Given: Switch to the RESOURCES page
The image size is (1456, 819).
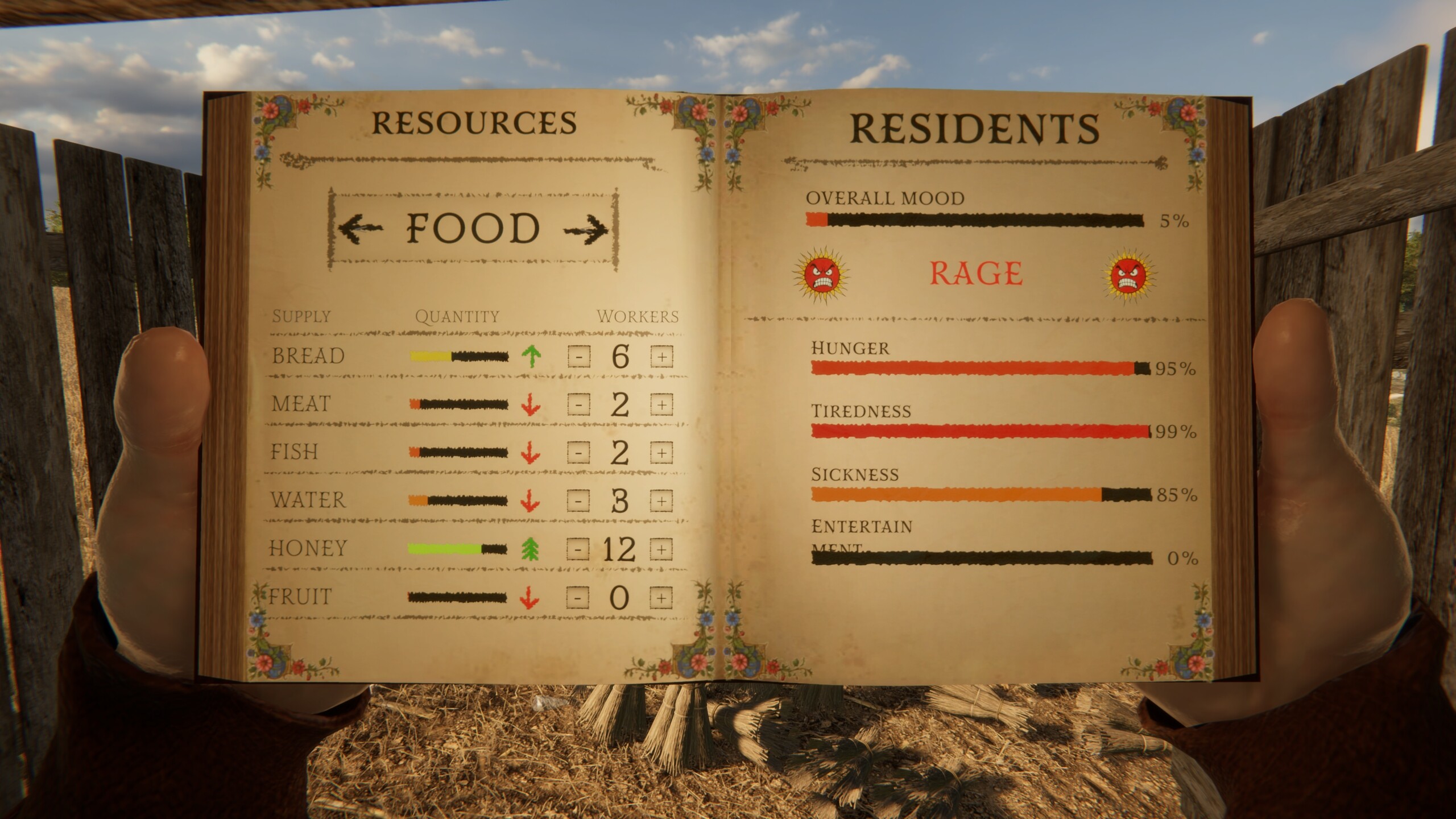Looking at the screenshot, I should [x=472, y=122].
